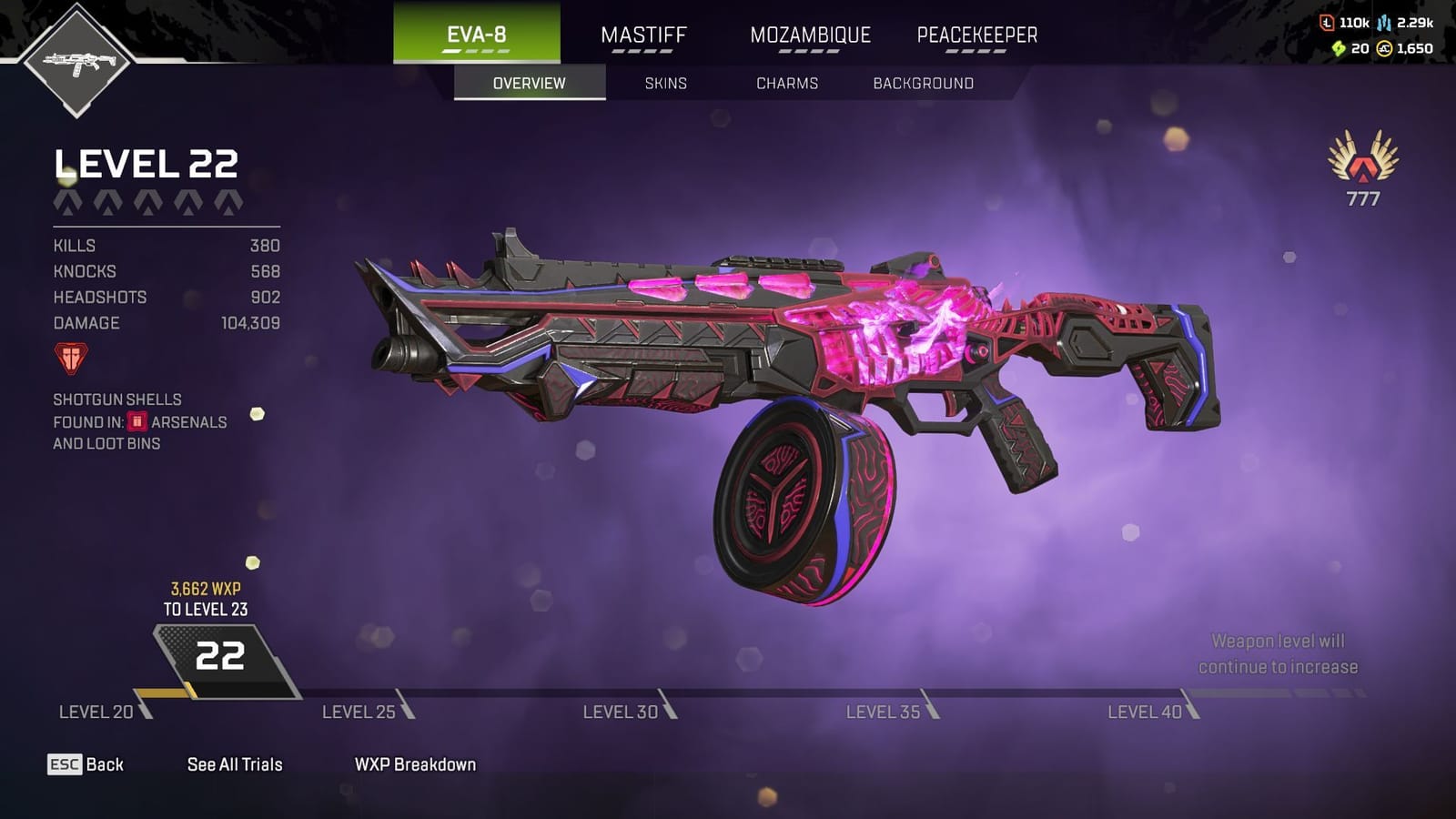Click the weapon level progress bar

[x=728, y=693]
